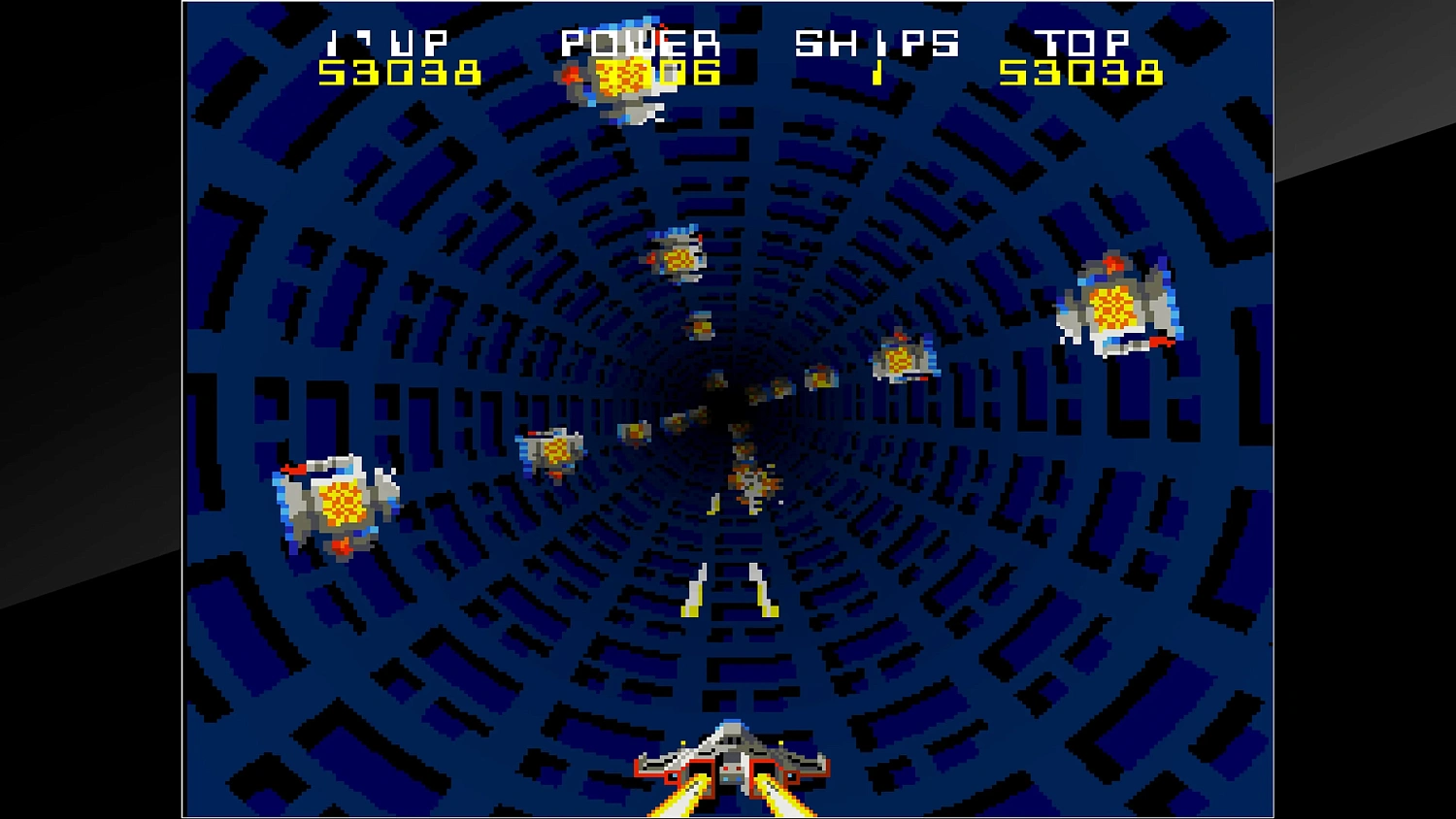The height and width of the screenshot is (819, 1456).
Task: Click the black border outside the game area
Action: point(87,408)
